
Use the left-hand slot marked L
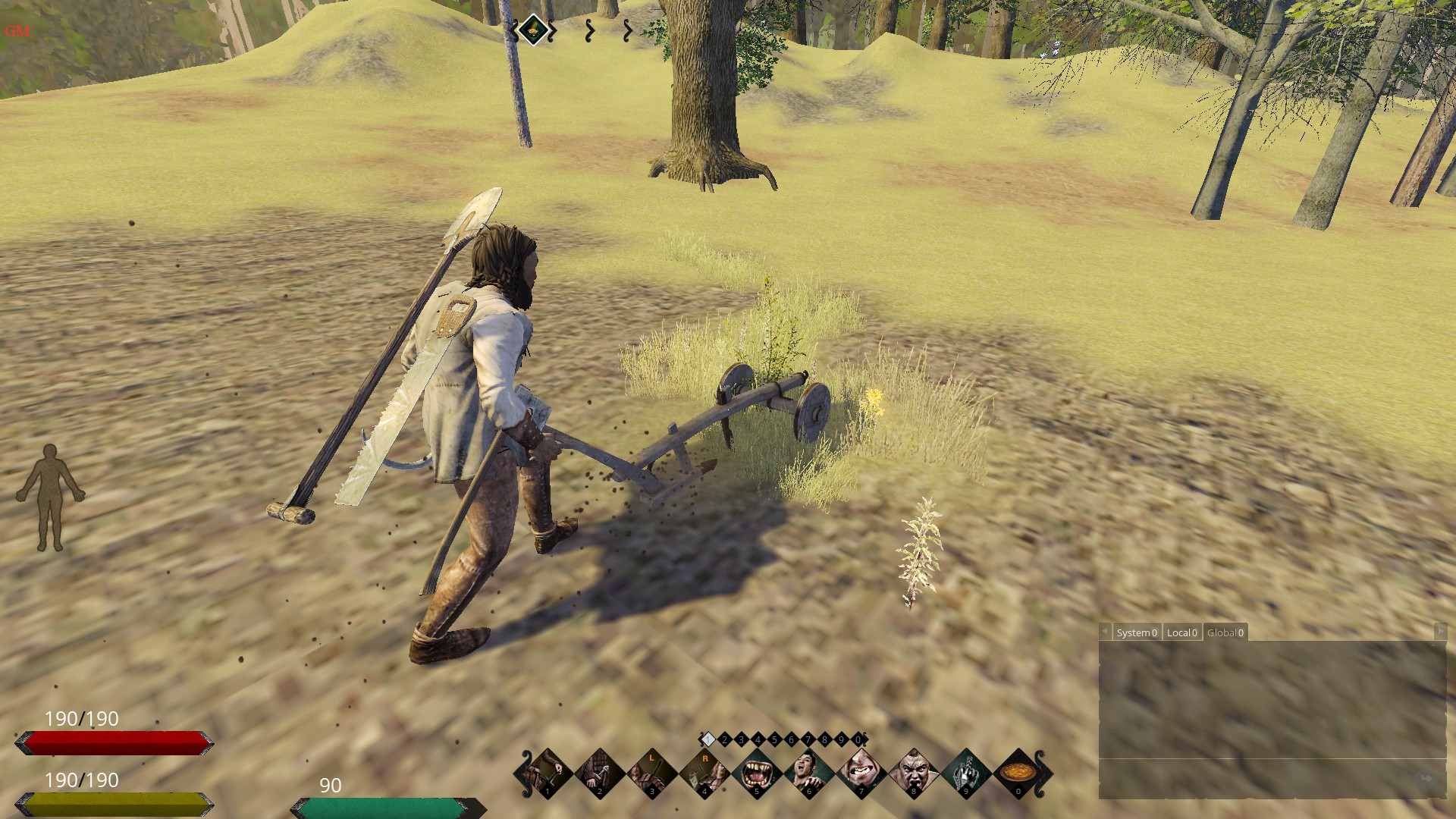coord(652,773)
